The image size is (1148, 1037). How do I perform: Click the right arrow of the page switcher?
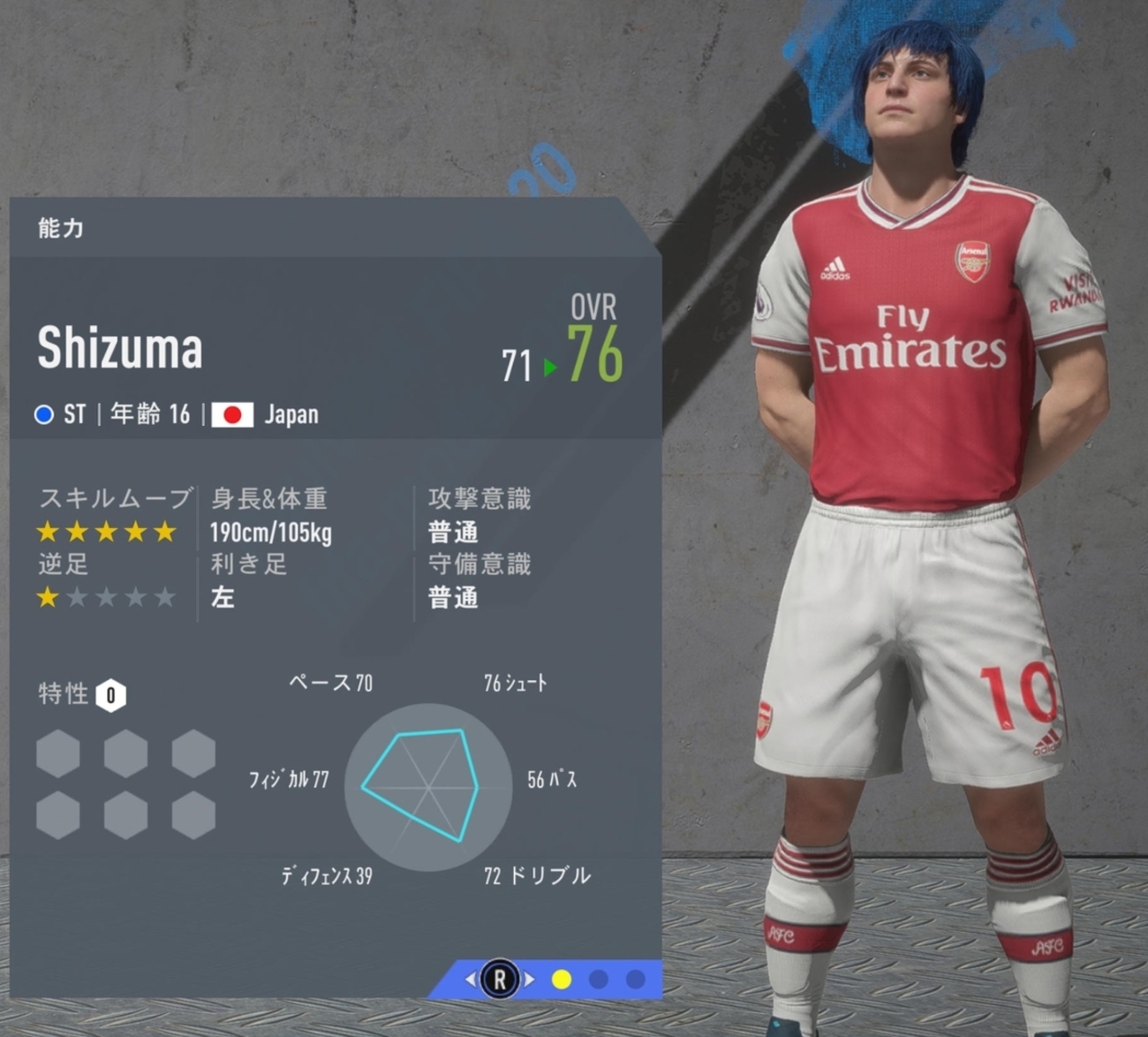(x=529, y=979)
